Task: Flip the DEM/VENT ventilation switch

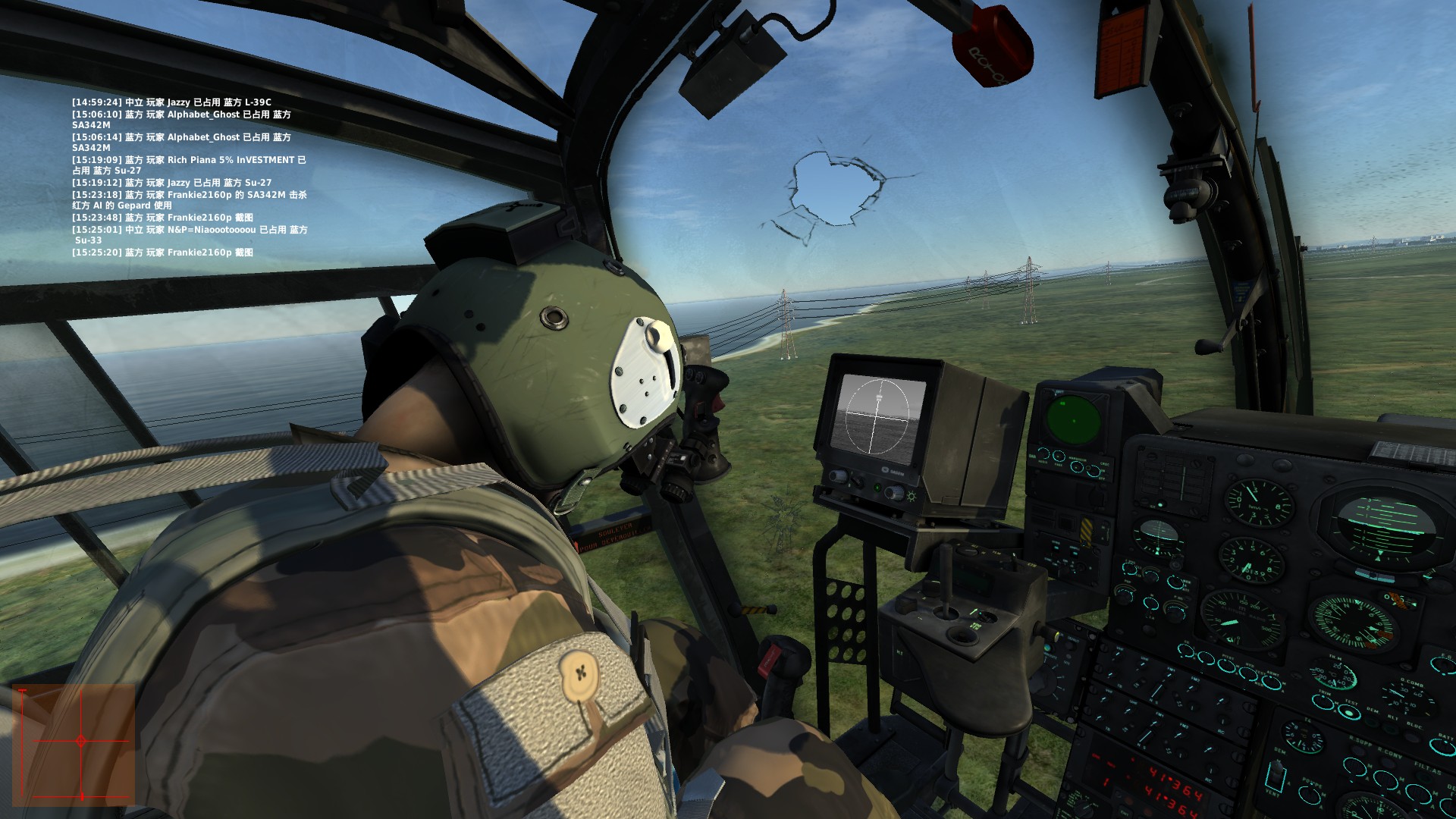Action: coord(1276,776)
